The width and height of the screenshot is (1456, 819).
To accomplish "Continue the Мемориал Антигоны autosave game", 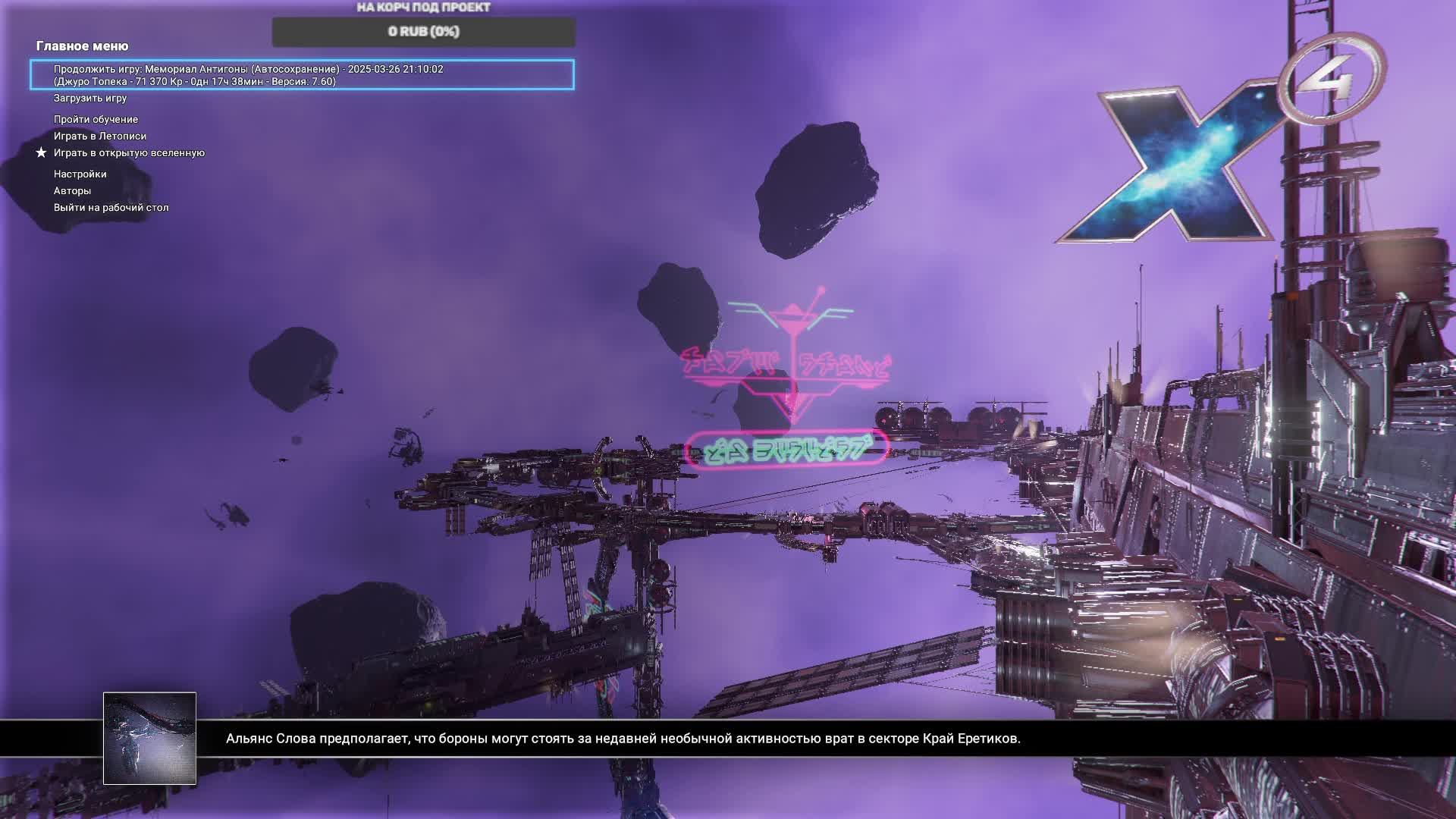I will point(301,75).
